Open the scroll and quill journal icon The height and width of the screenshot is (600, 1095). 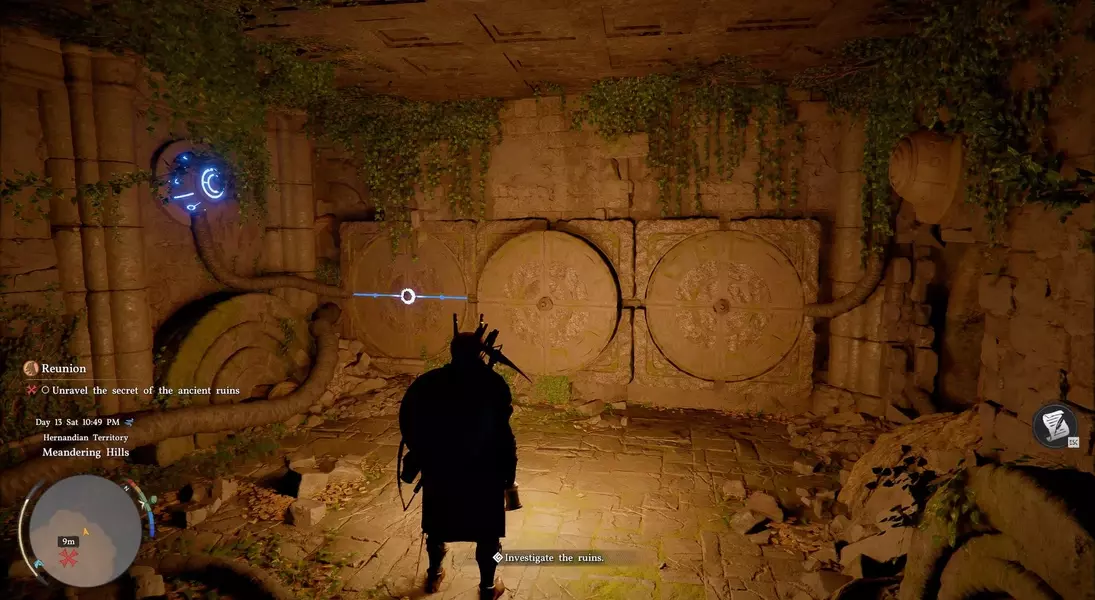(x=1055, y=424)
